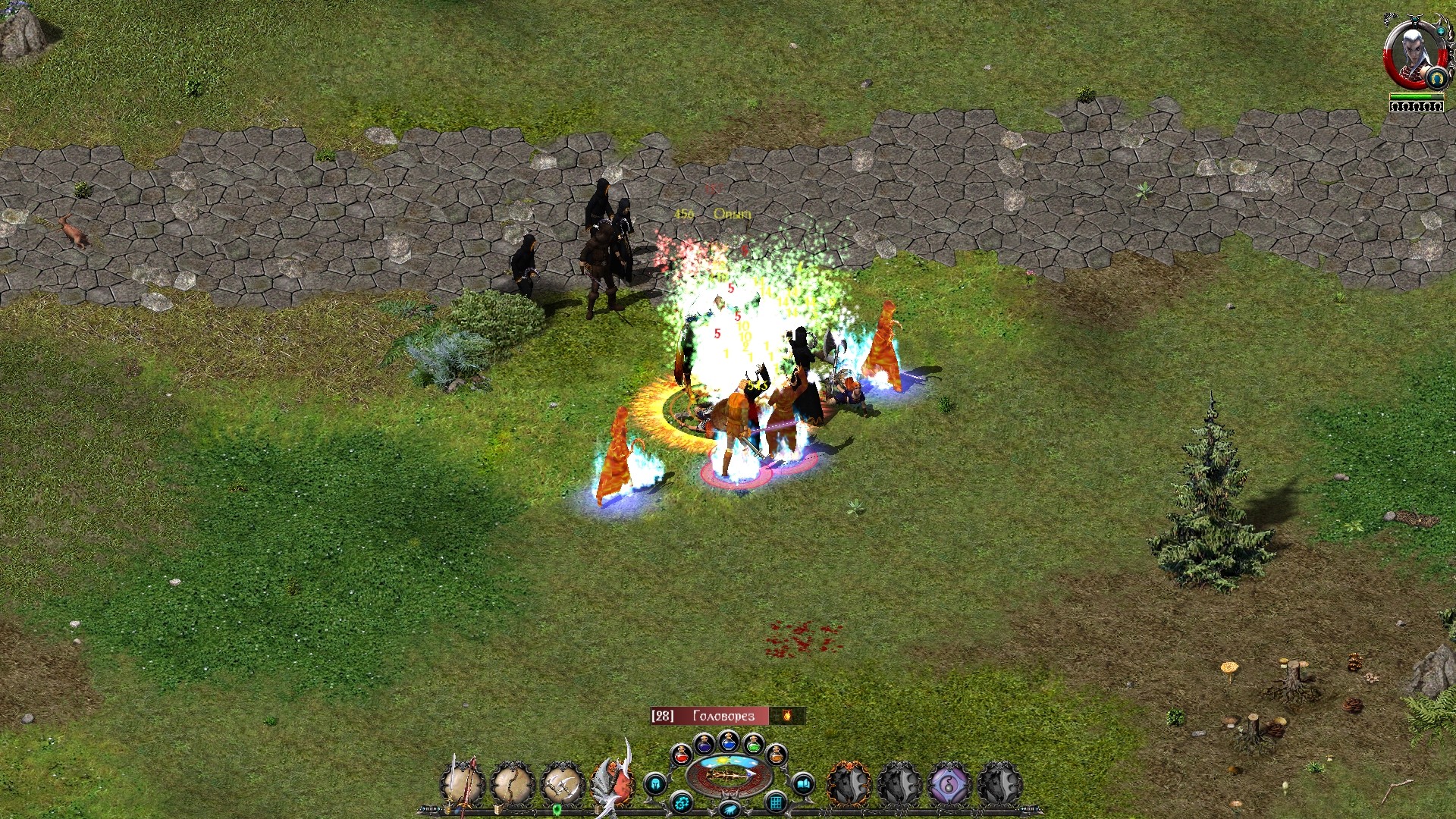The height and width of the screenshot is (819, 1456).
Task: Select the winged blade weapon slot
Action: pyautogui.click(x=614, y=781)
